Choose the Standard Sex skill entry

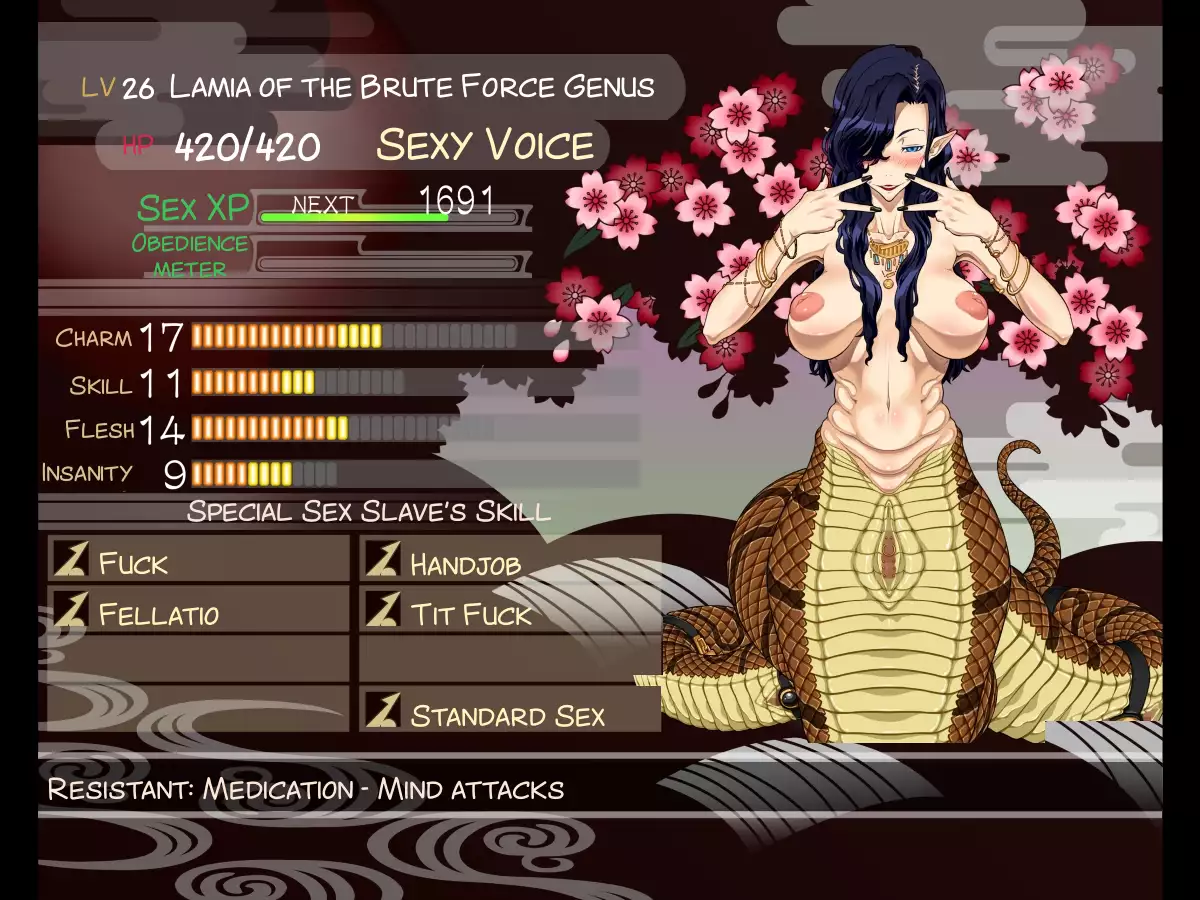[x=510, y=713]
